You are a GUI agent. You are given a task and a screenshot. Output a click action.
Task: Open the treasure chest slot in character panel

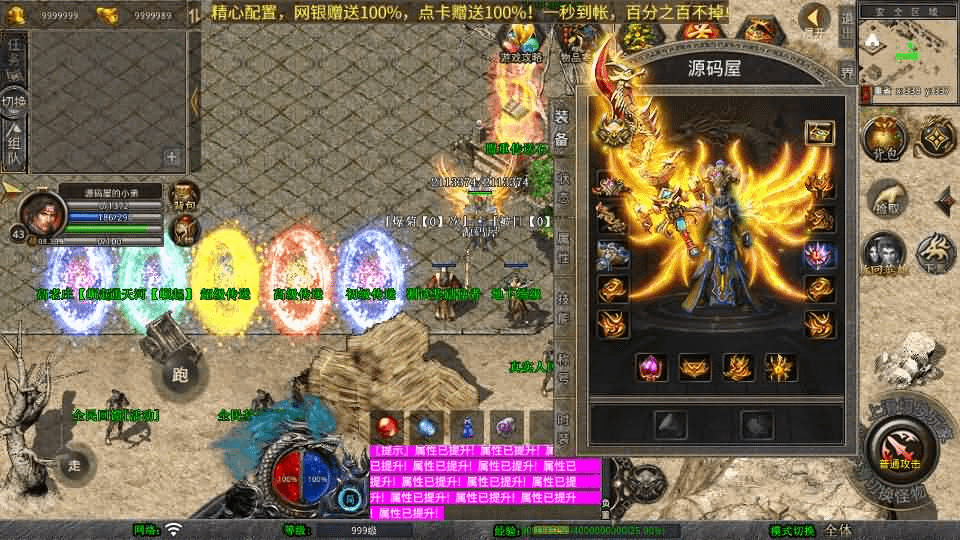[x=820, y=132]
